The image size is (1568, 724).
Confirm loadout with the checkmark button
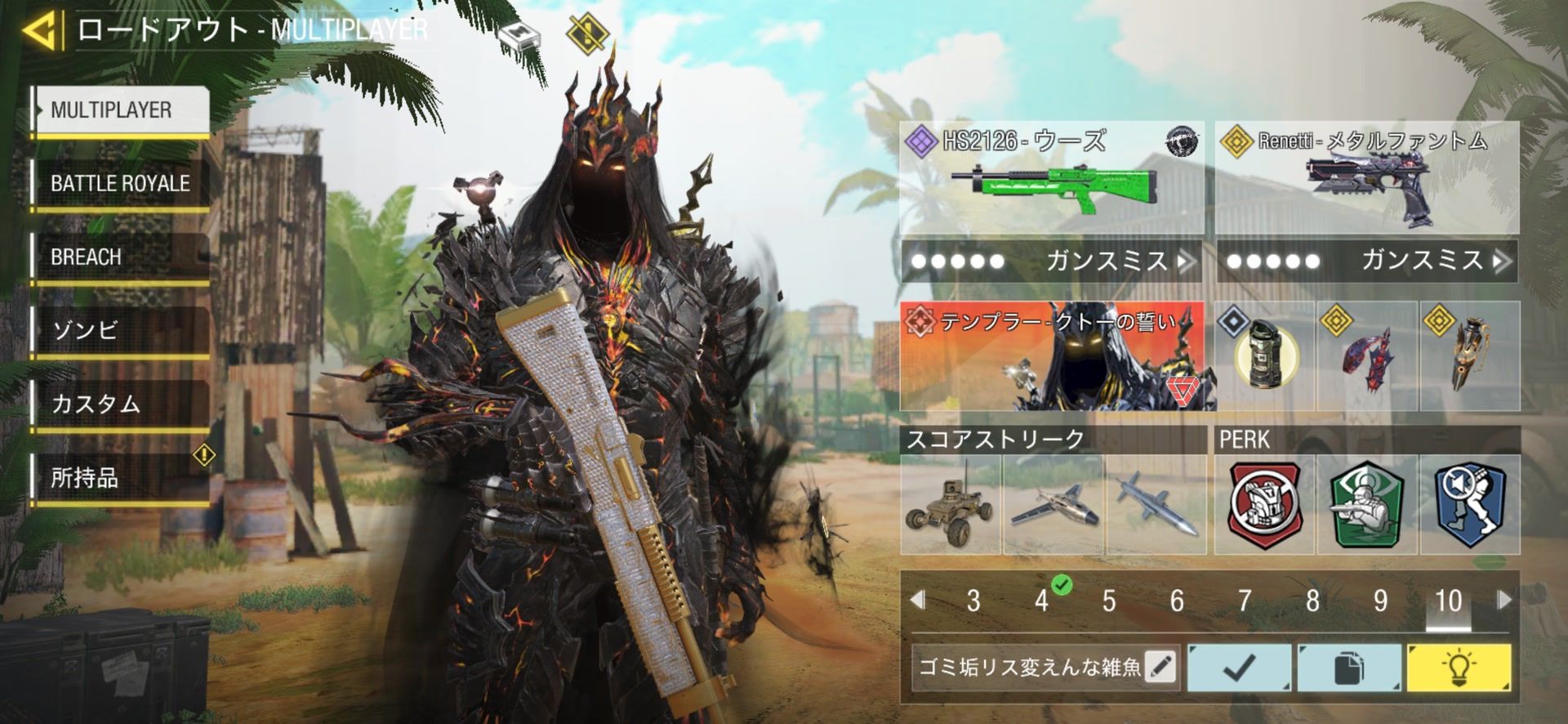coord(1240,668)
